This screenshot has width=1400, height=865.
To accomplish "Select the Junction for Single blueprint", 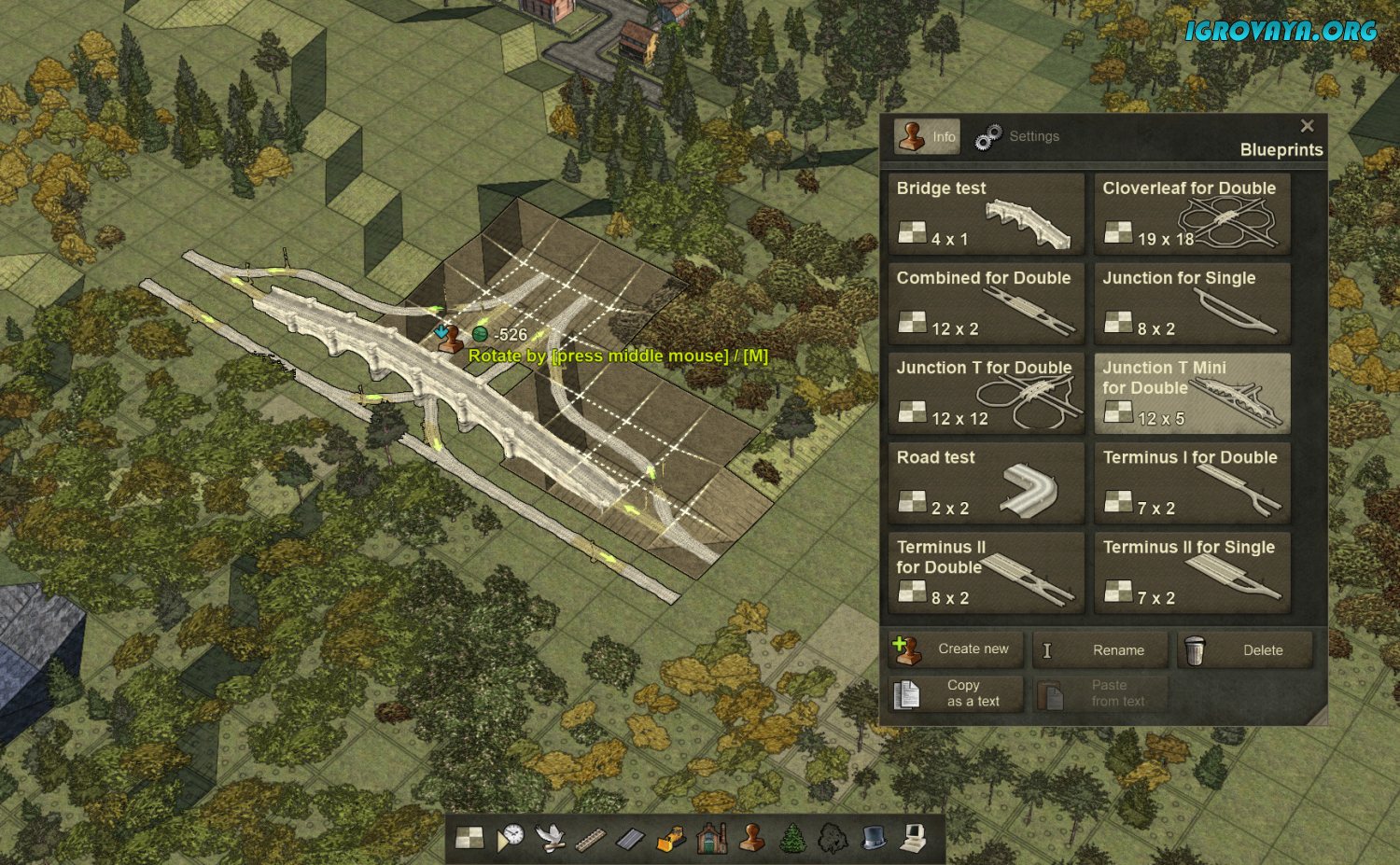I will click(1192, 303).
